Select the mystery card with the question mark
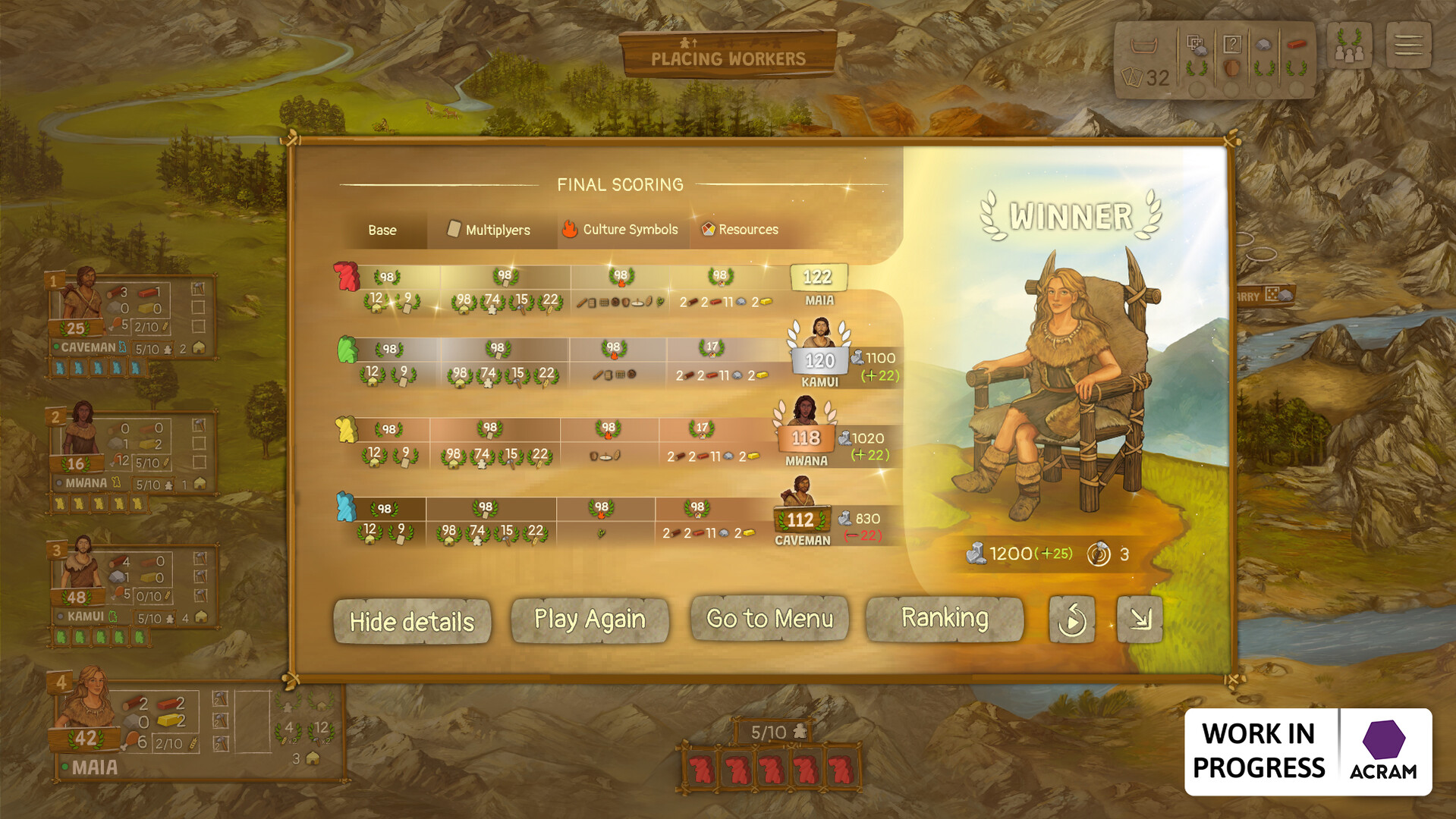Image resolution: width=1456 pixels, height=819 pixels. pyautogui.click(x=1233, y=43)
